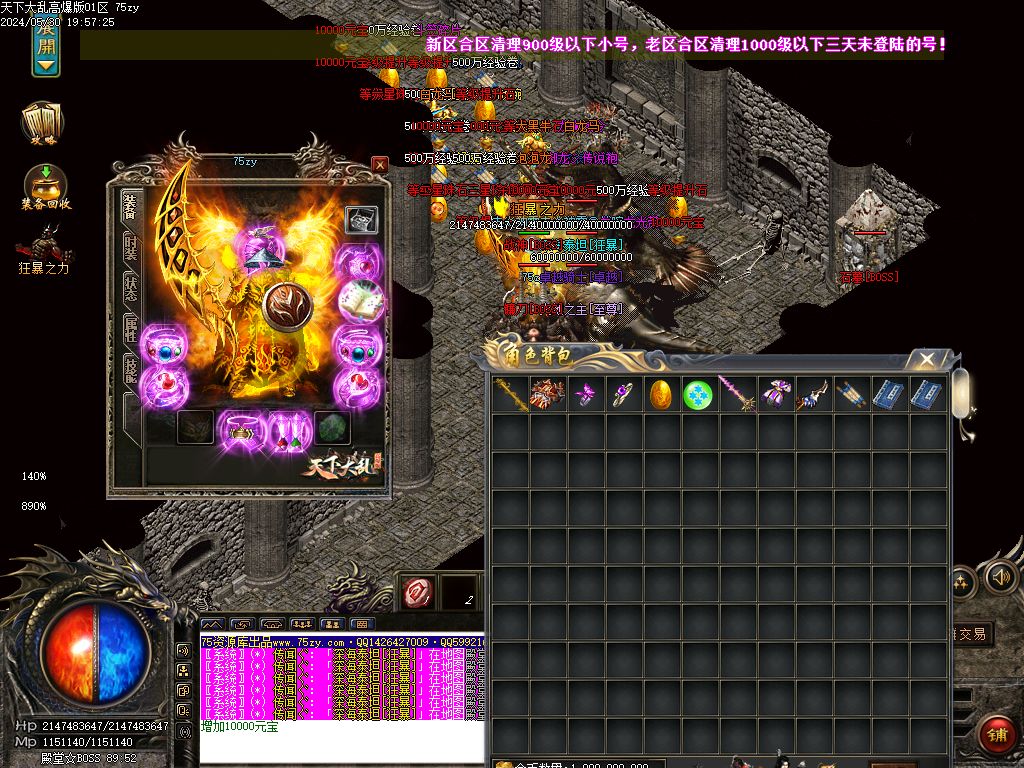This screenshot has width=1024, height=768.
Task: Show the 属性 attributes tab
Action: coord(130,328)
